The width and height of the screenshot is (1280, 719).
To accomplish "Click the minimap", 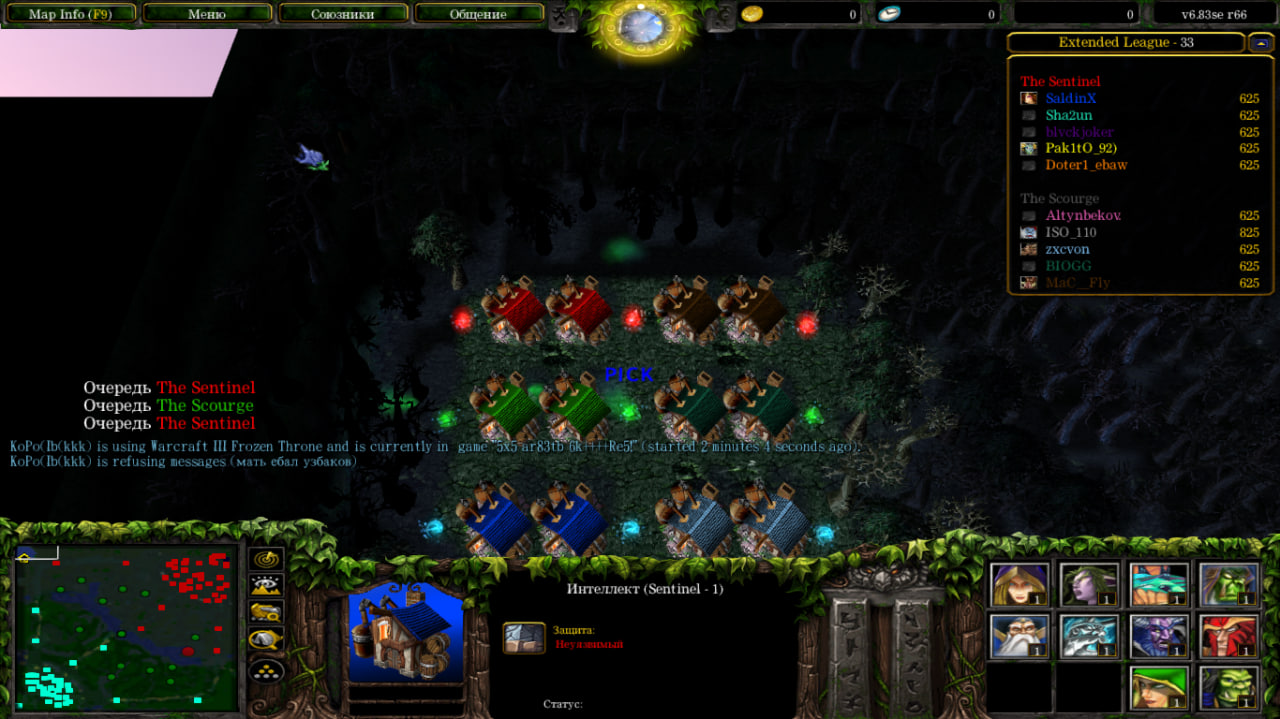I will click(x=125, y=627).
